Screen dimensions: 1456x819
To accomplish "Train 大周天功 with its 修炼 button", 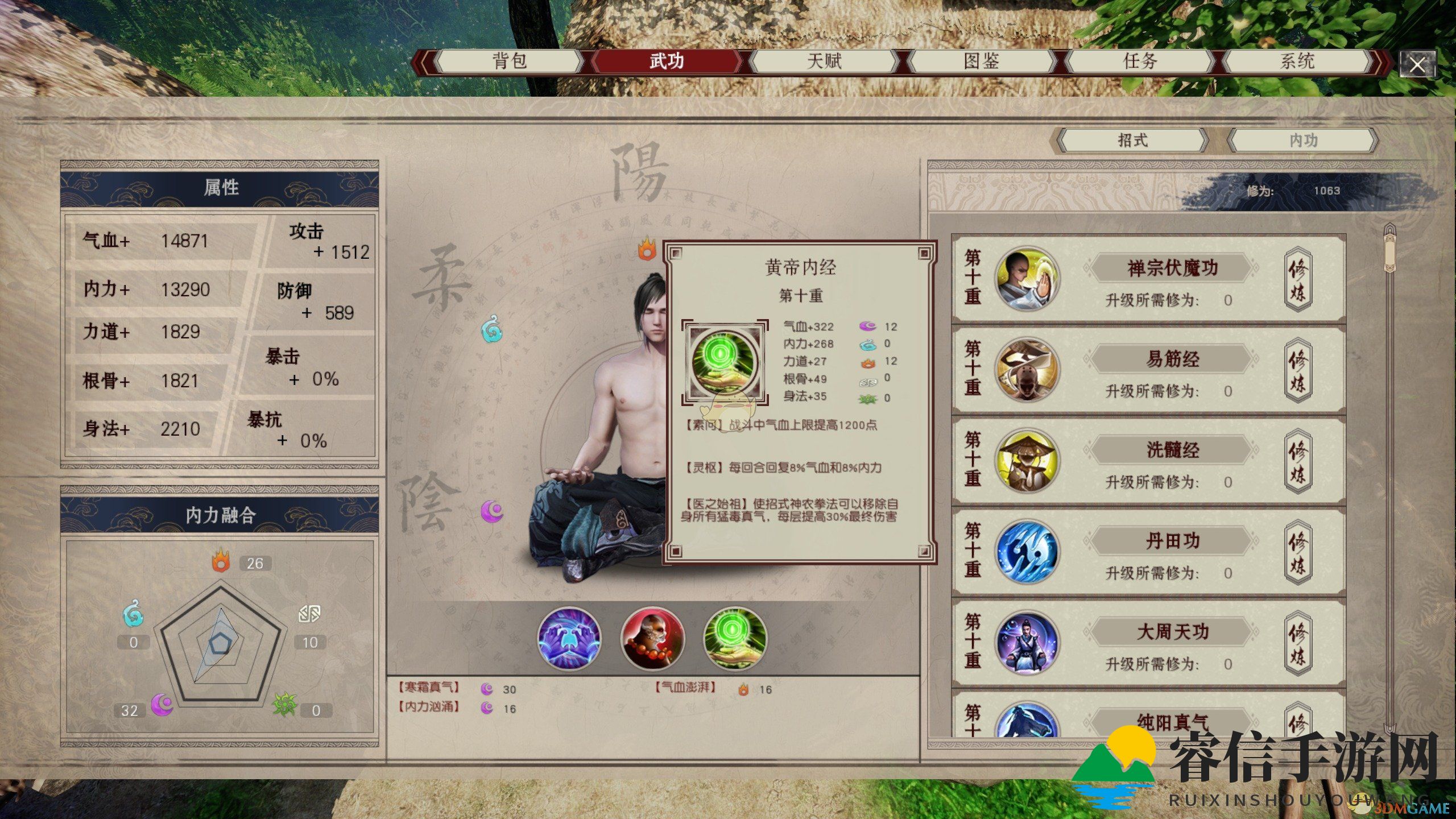I will (x=1297, y=643).
